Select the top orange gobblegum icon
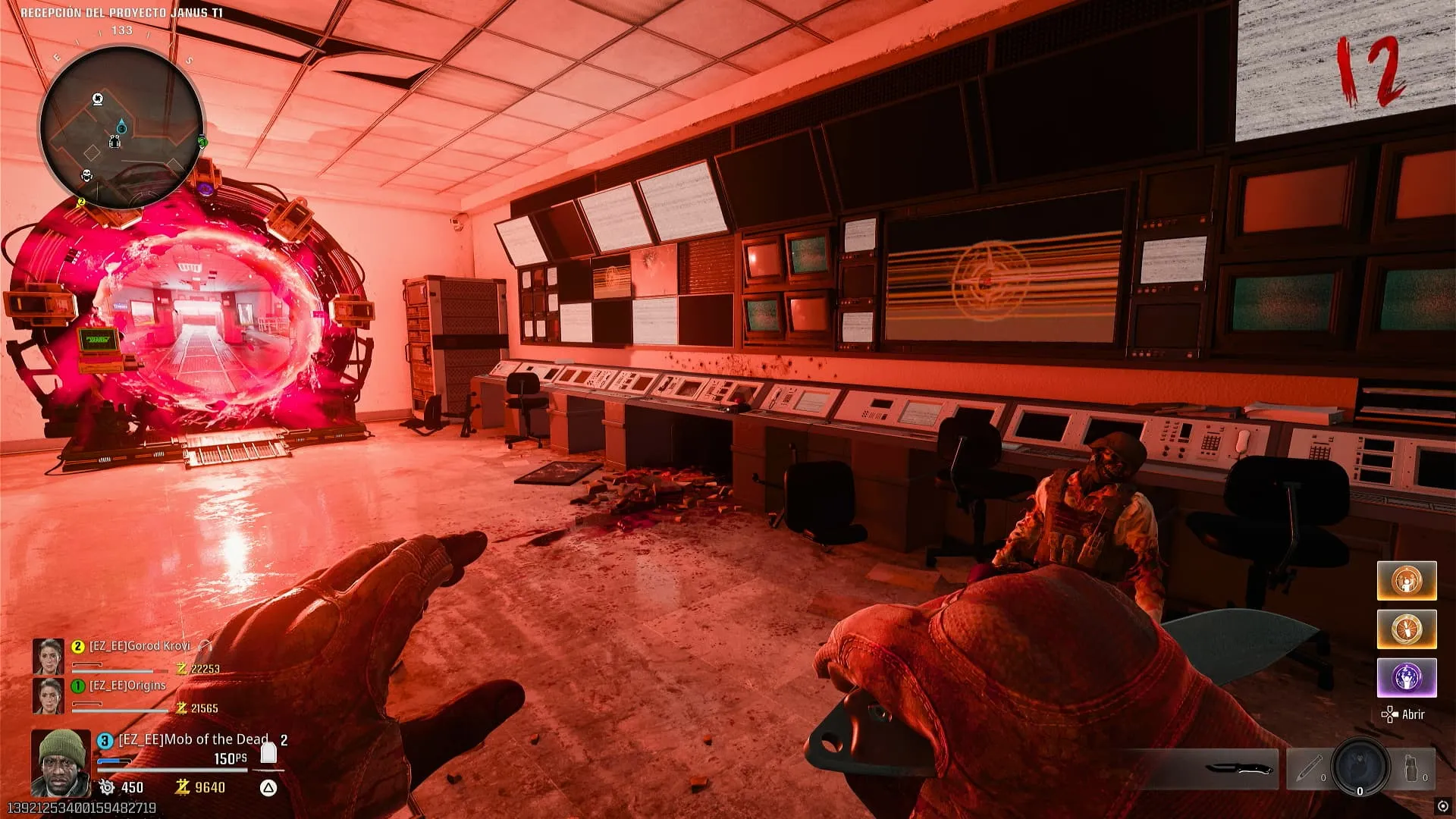Image resolution: width=1456 pixels, height=819 pixels. pos(1407,581)
